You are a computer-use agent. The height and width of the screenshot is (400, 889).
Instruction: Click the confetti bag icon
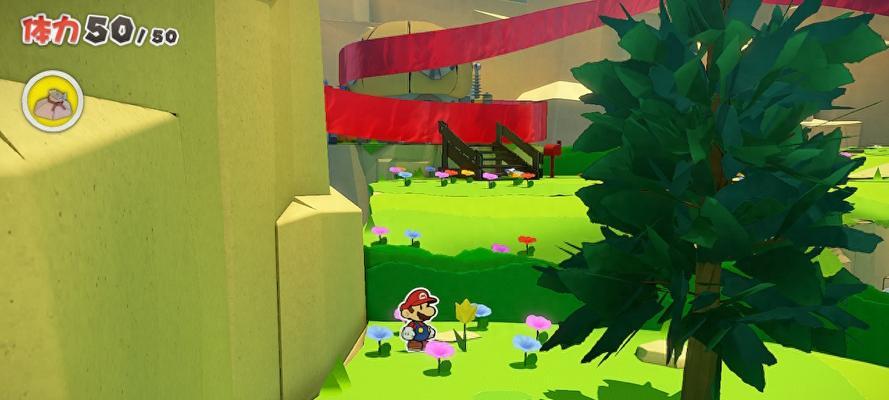point(52,101)
